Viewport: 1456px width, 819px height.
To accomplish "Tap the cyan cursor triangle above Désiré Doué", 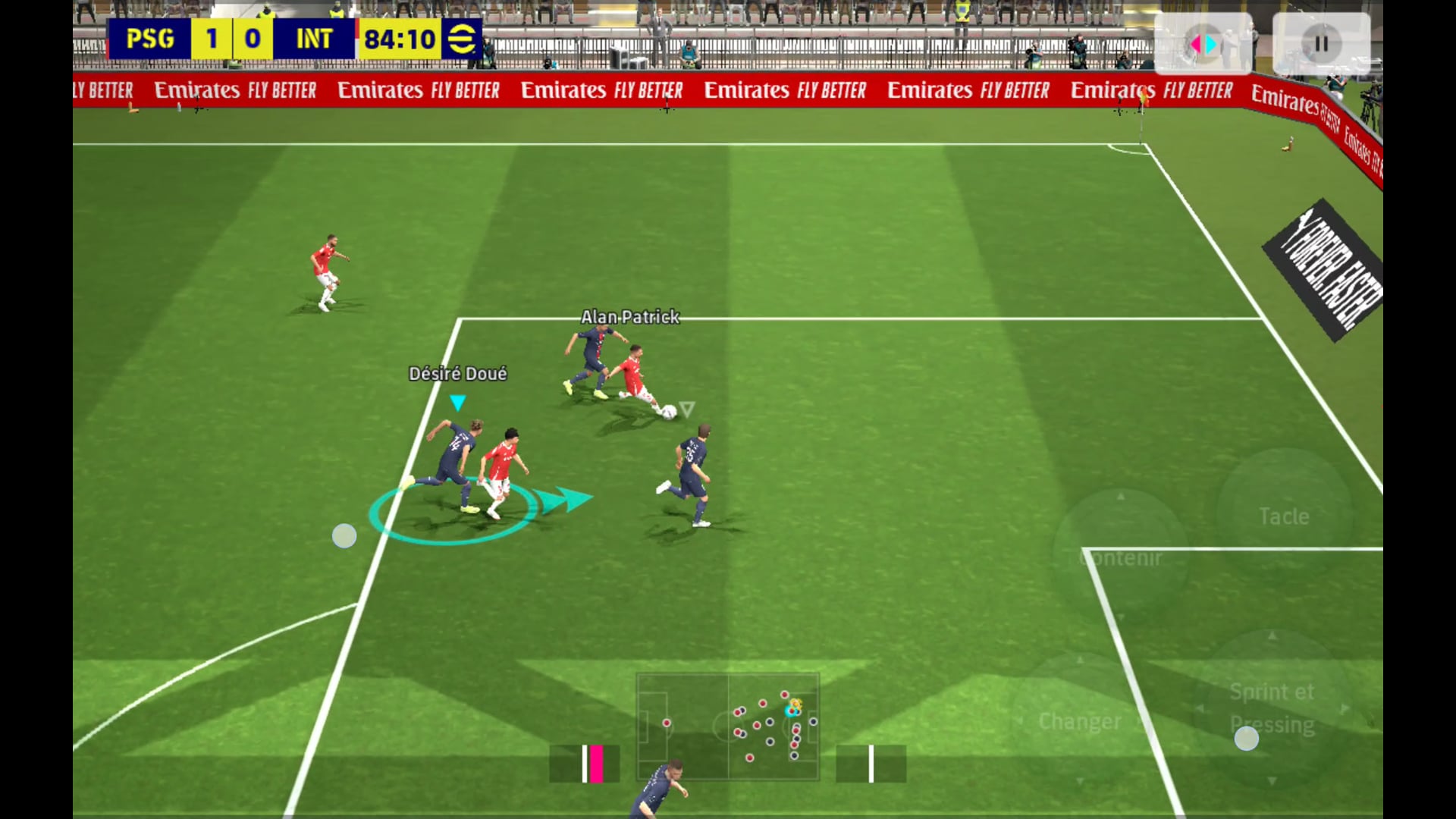I will (x=457, y=403).
